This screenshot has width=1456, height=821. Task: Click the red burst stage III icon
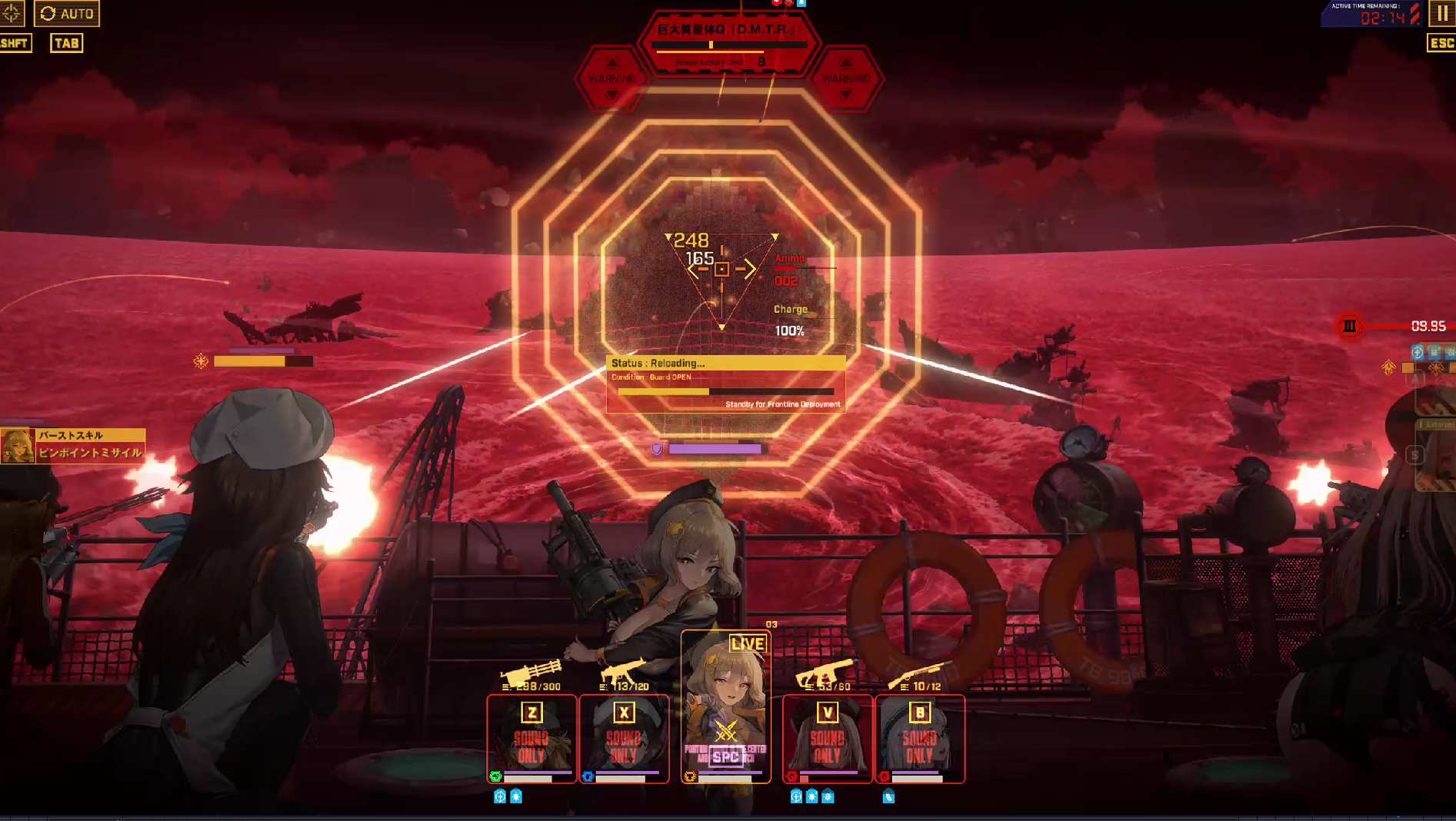coord(1350,326)
